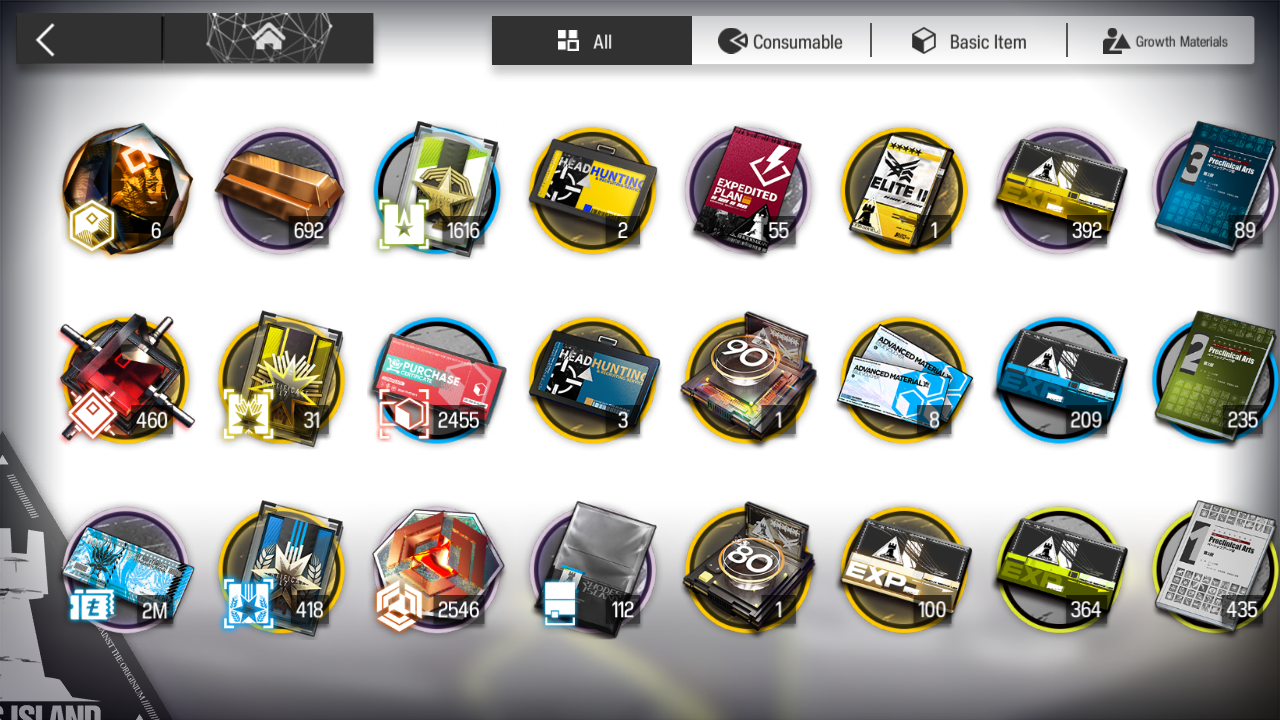Show the Growth Materials tab

1164,41
